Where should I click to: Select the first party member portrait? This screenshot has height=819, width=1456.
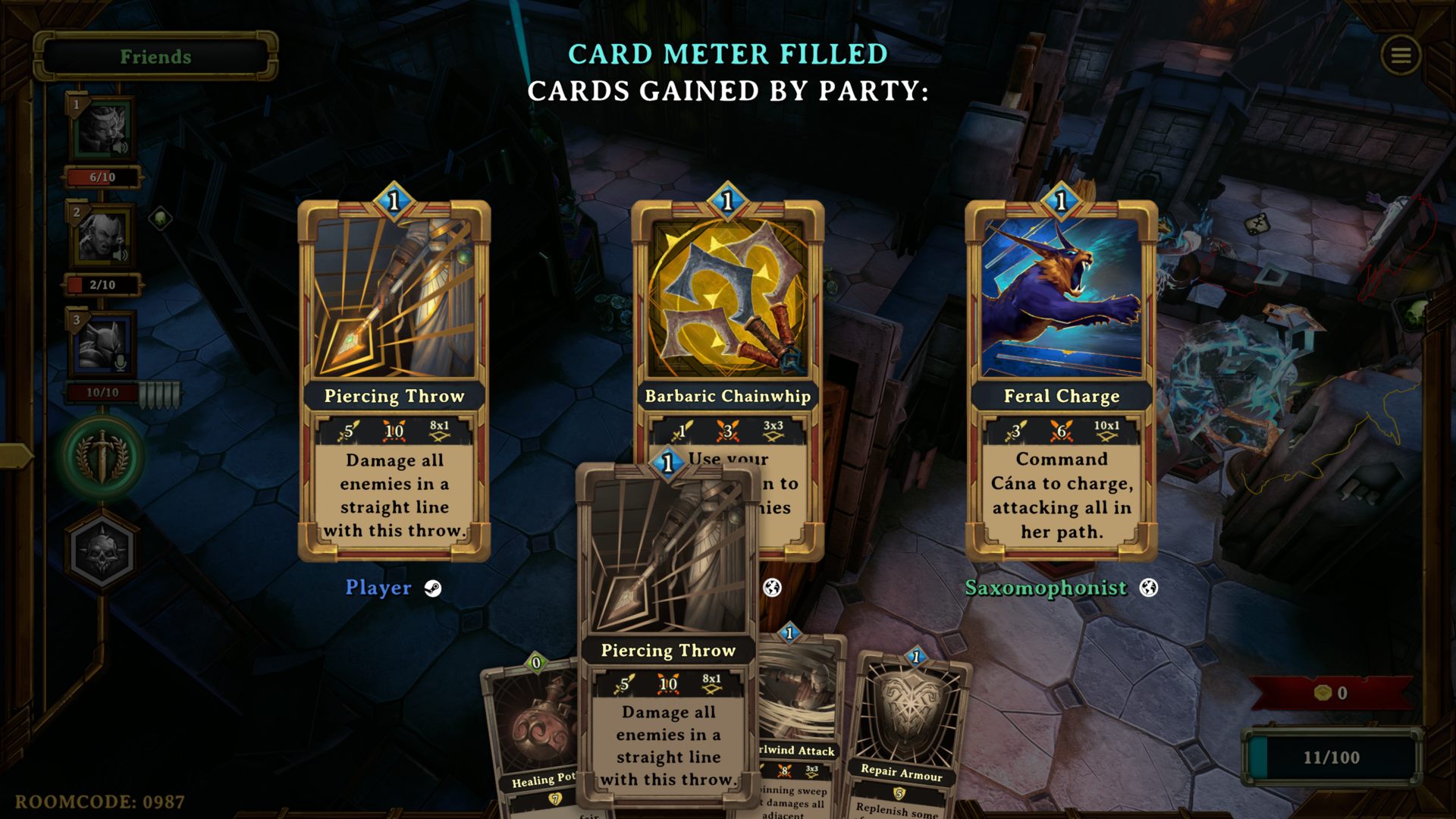(102, 130)
